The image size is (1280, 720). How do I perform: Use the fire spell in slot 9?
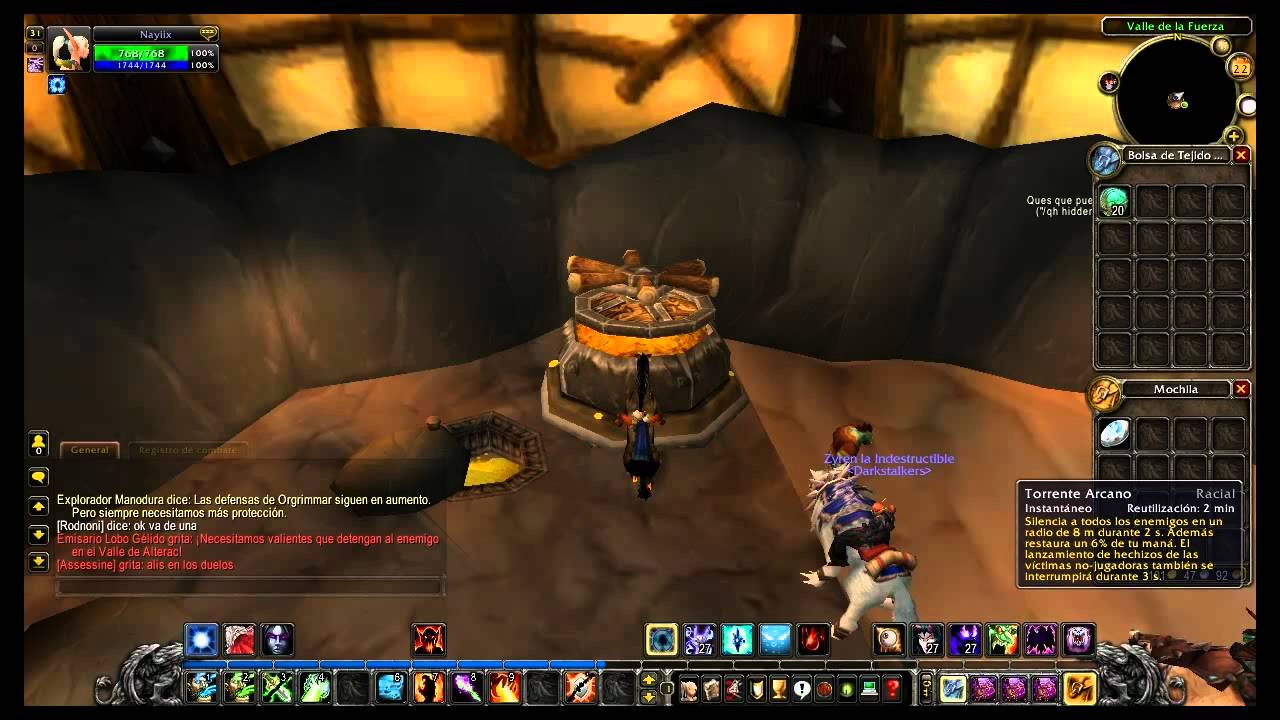[x=504, y=687]
